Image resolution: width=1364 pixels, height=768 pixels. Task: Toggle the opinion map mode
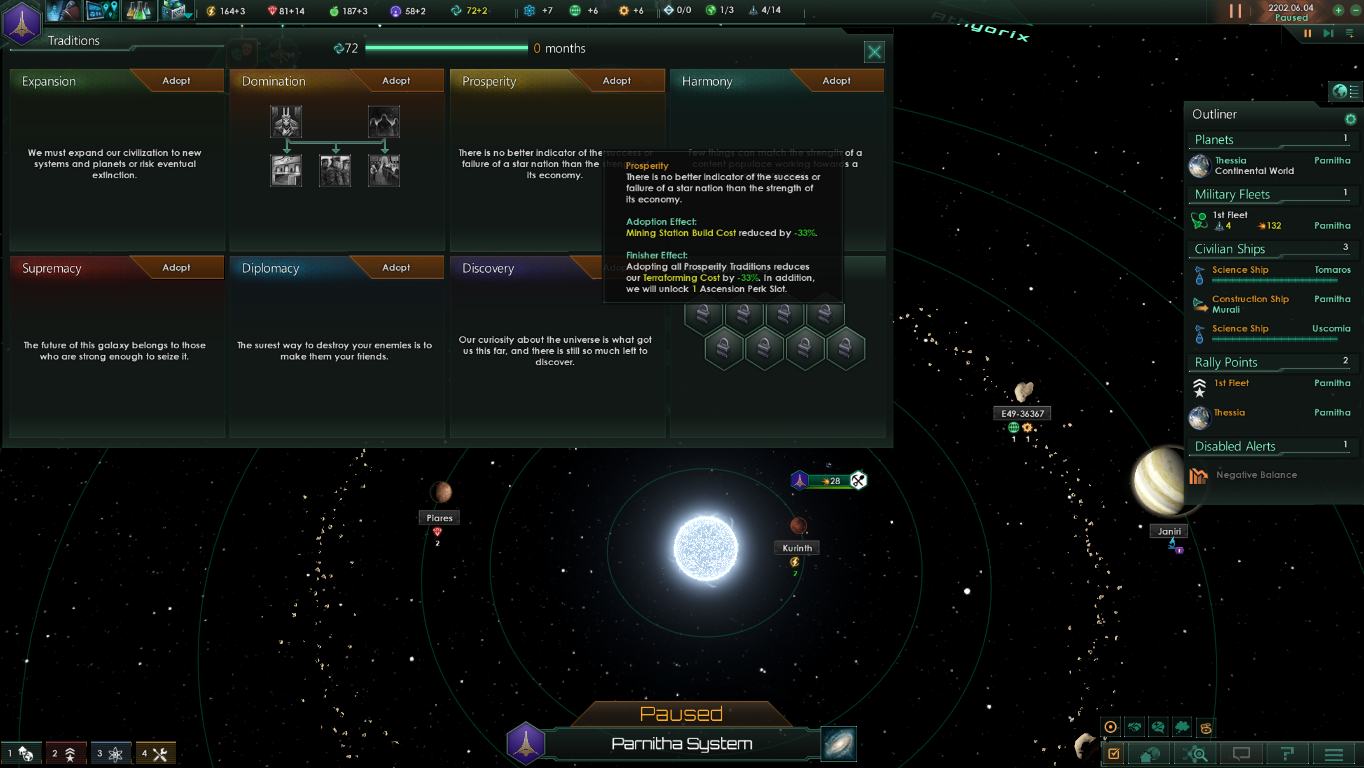(x=1133, y=728)
